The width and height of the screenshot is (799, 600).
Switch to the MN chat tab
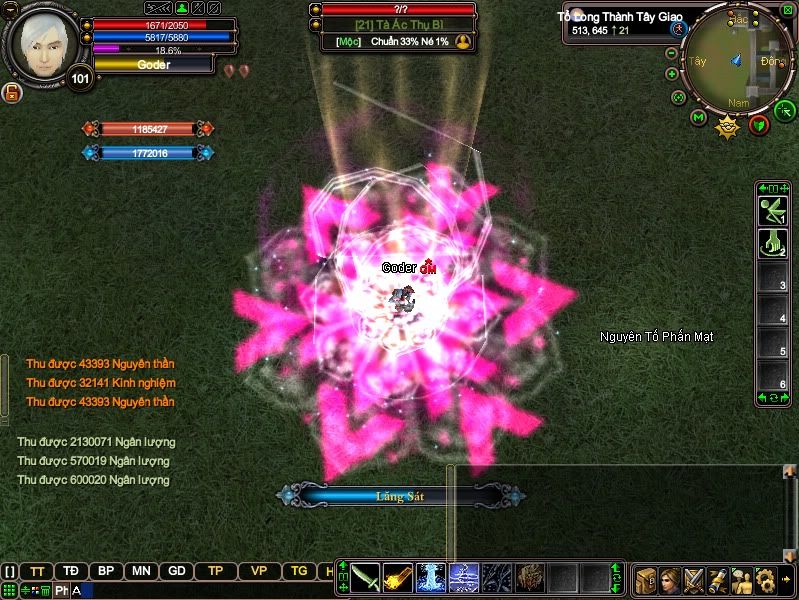tap(141, 571)
